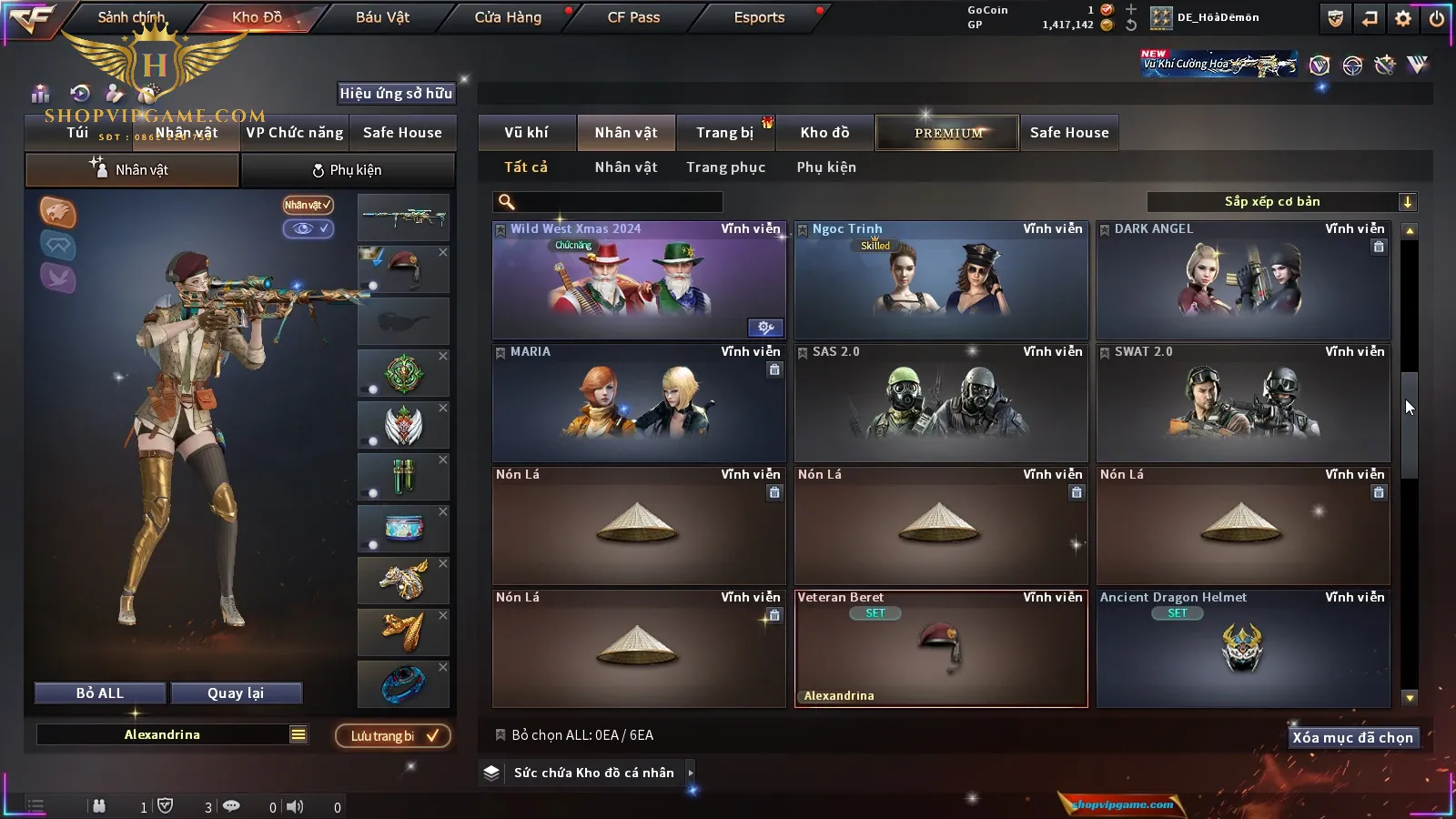Click the Bỏ ALL button
Image resolution: width=1456 pixels, height=819 pixels.
[x=100, y=693]
